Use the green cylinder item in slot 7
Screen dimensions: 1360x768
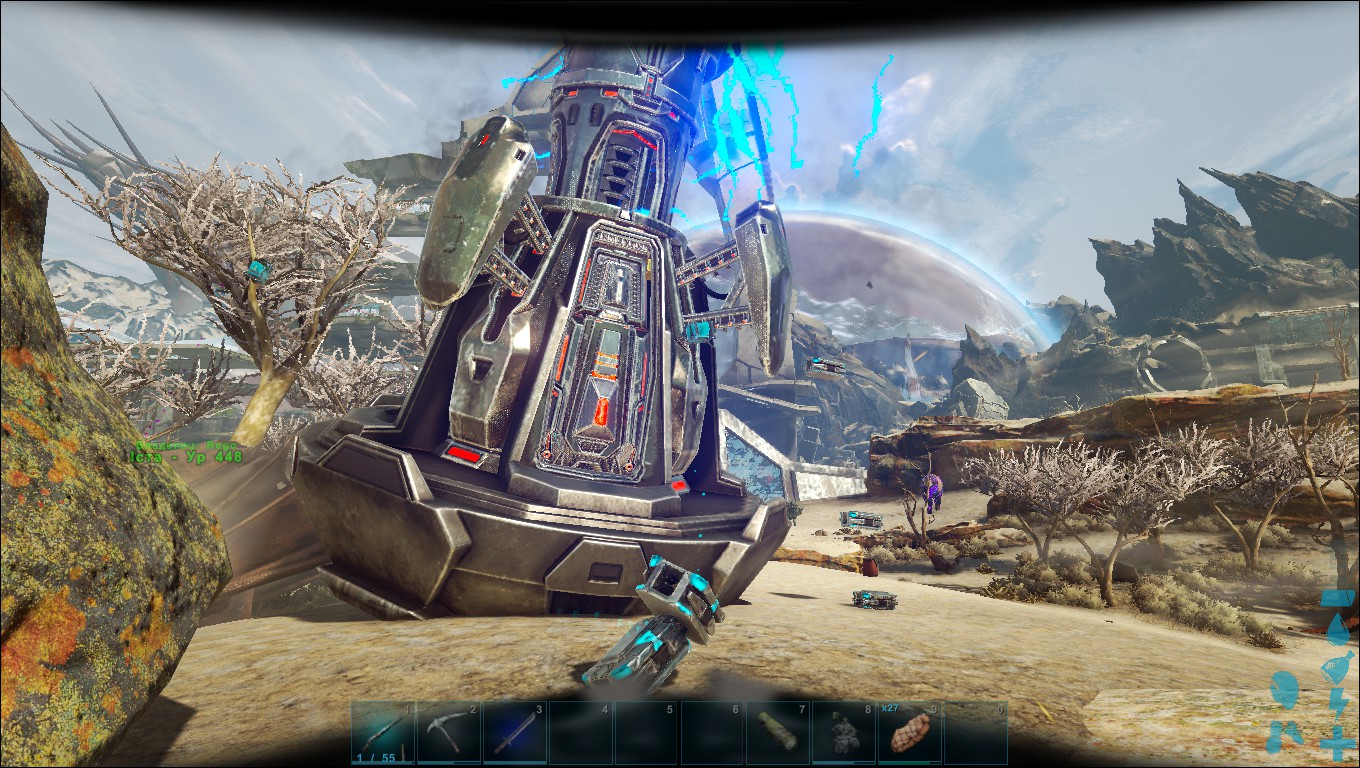click(x=778, y=731)
